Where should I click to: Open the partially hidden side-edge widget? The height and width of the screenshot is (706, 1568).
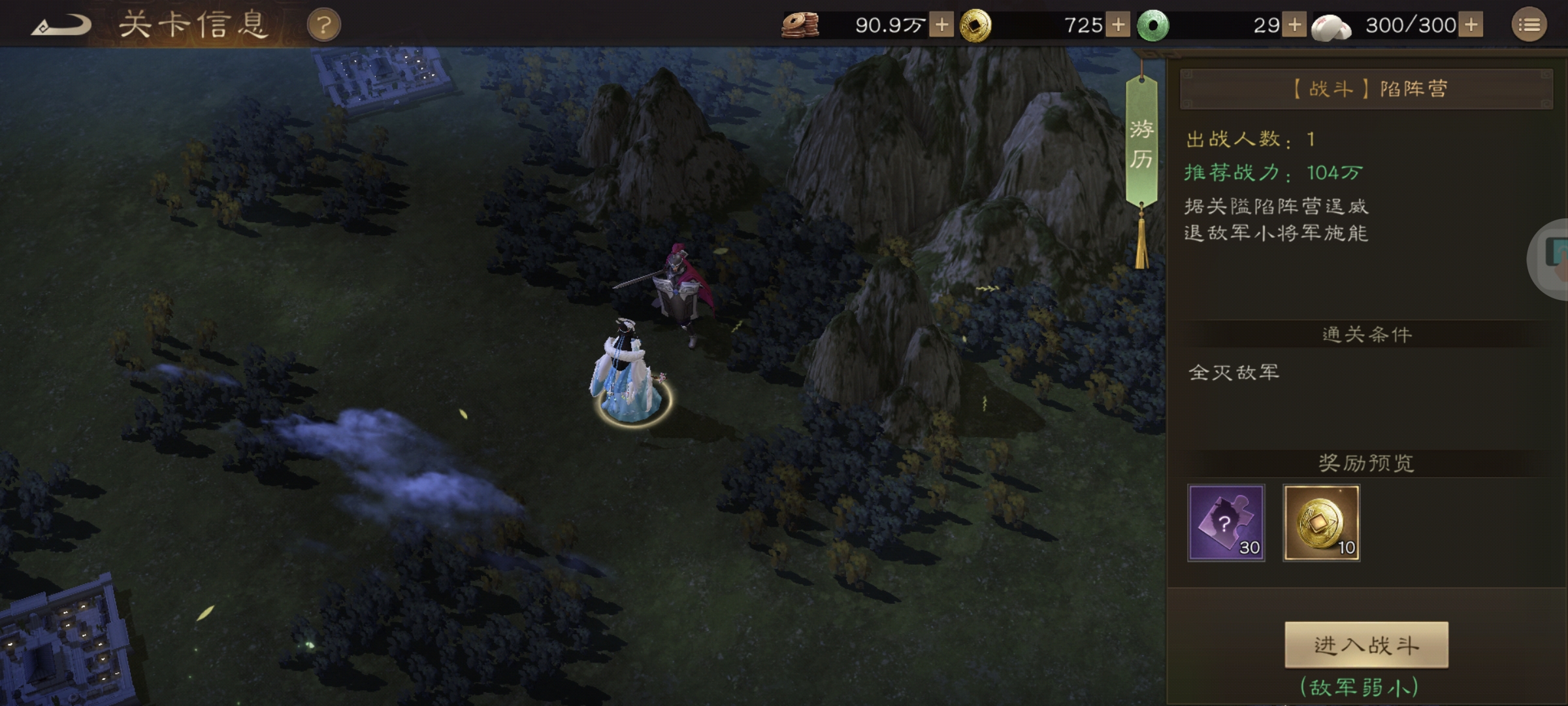(x=1553, y=259)
